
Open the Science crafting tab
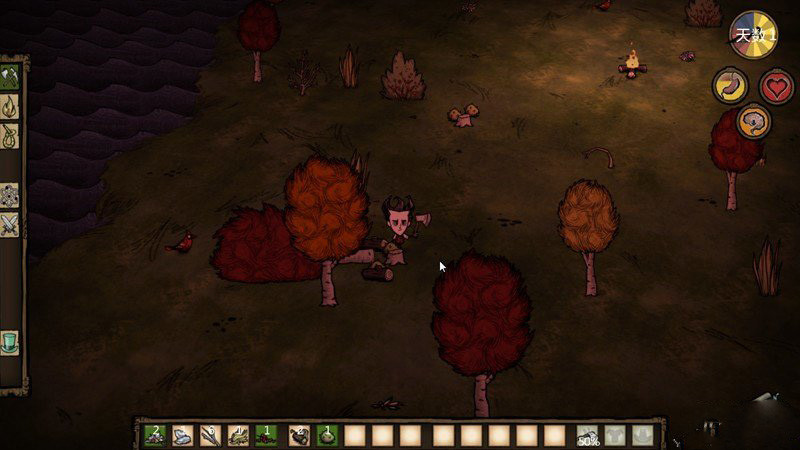(11, 195)
